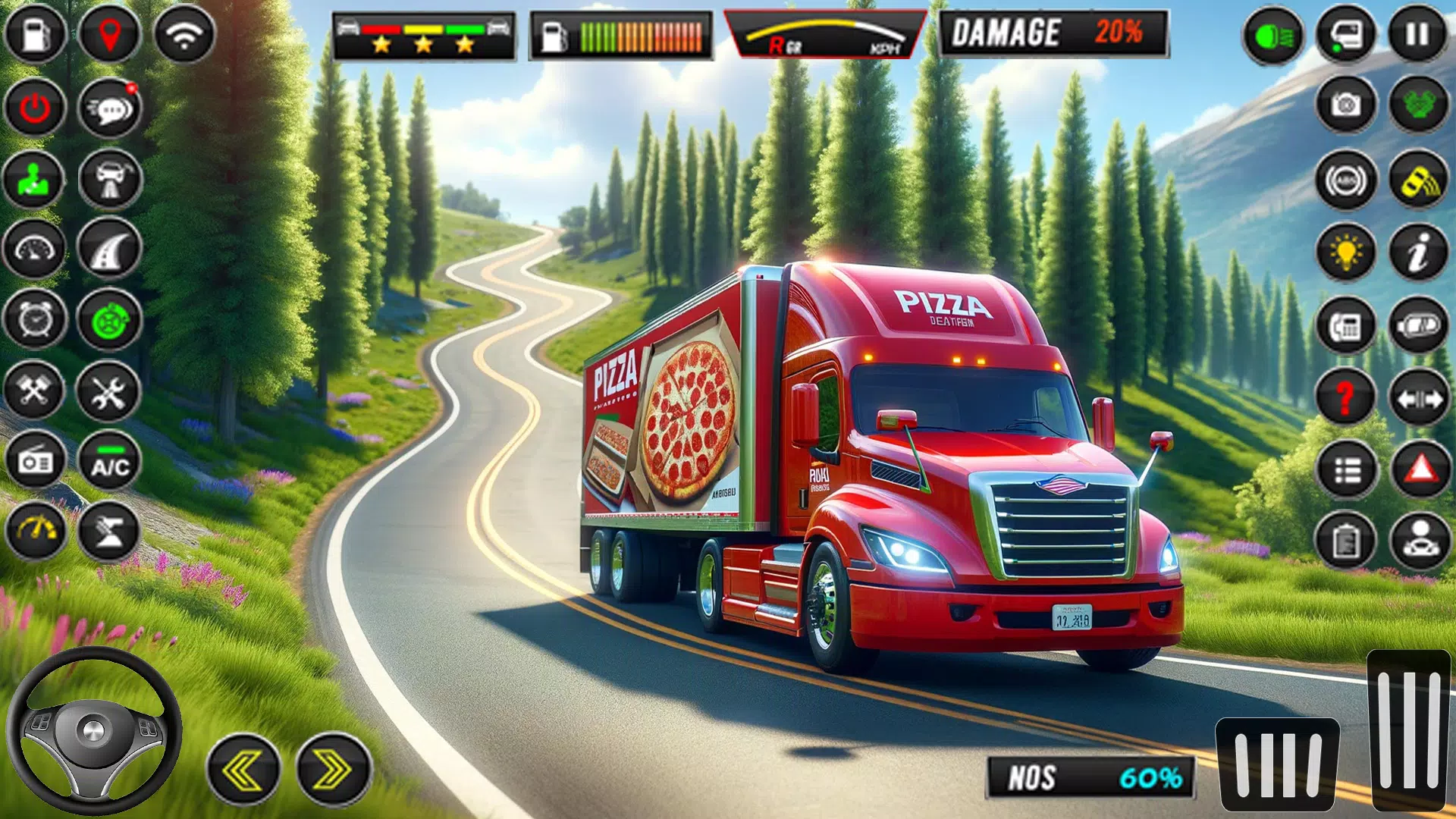1456x819 pixels.
Task: Open the red map location pin
Action: (x=110, y=35)
